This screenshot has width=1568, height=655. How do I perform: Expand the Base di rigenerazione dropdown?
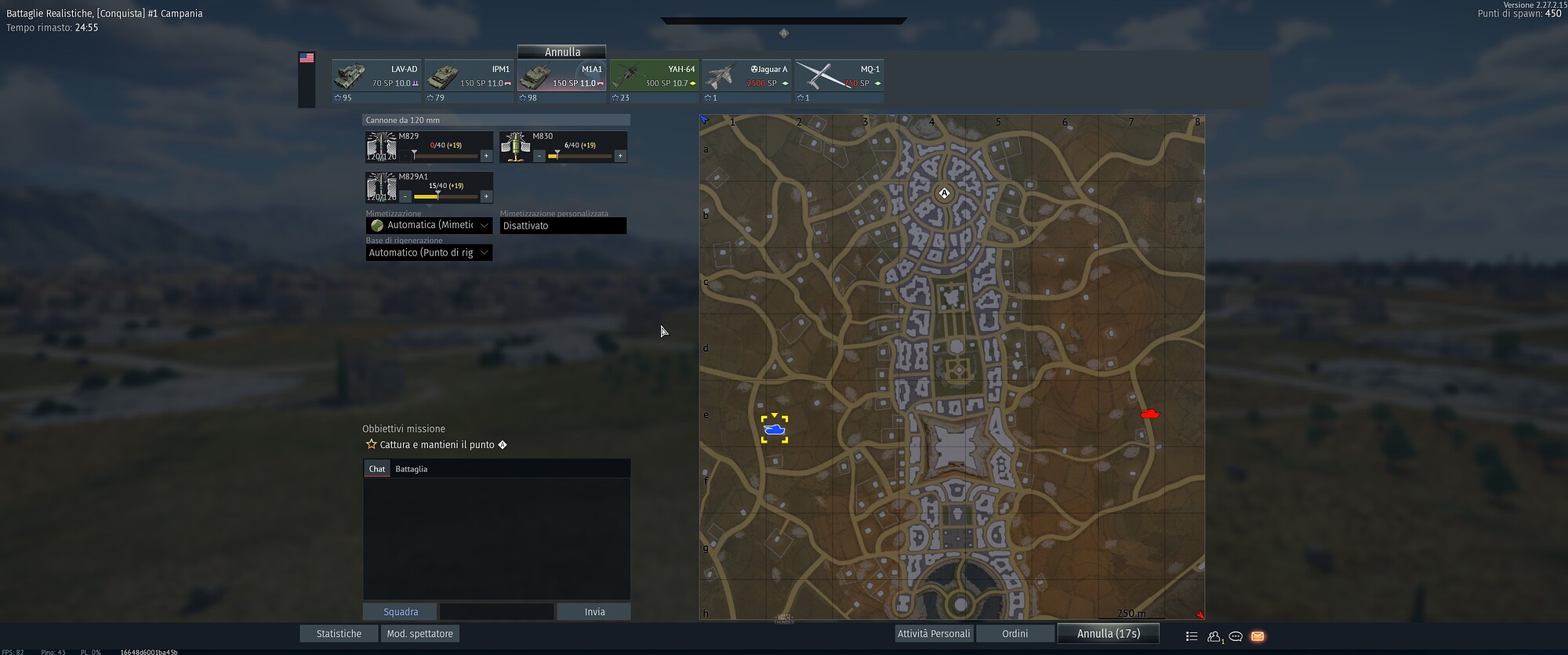pyautogui.click(x=428, y=252)
